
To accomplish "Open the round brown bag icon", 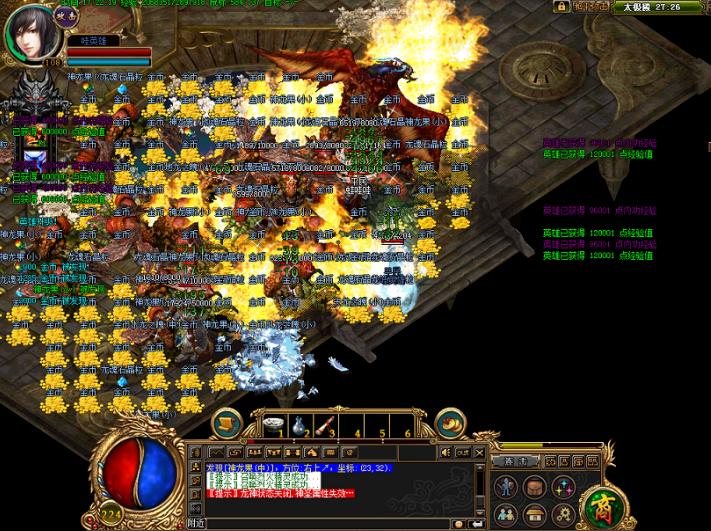I will [536, 488].
